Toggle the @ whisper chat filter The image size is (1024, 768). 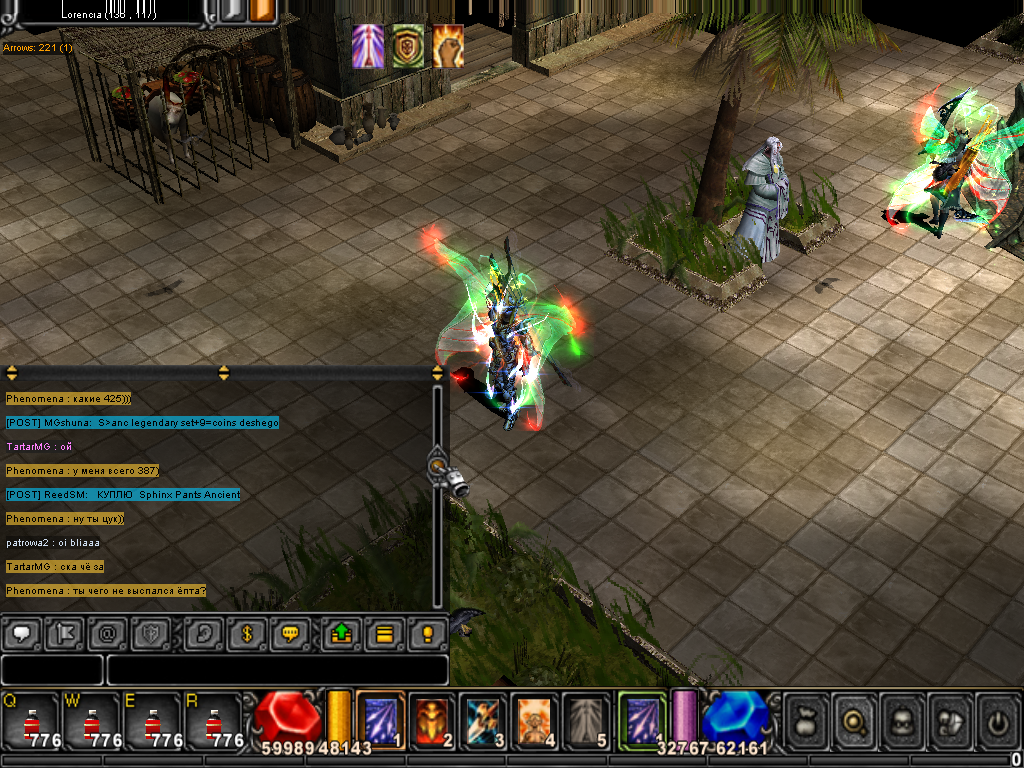[x=107, y=633]
